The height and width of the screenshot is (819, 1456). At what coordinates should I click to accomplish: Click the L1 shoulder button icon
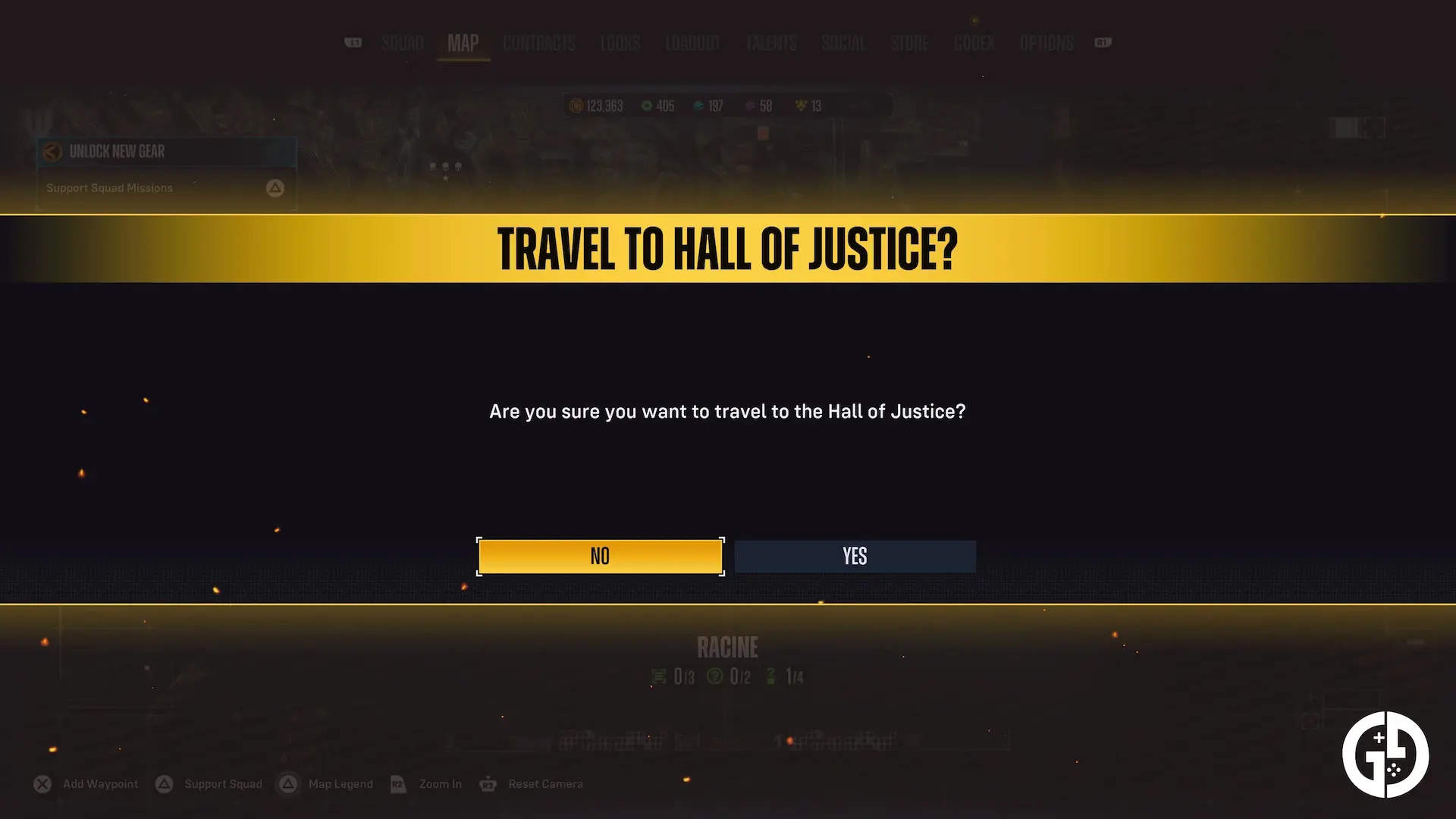tap(353, 43)
